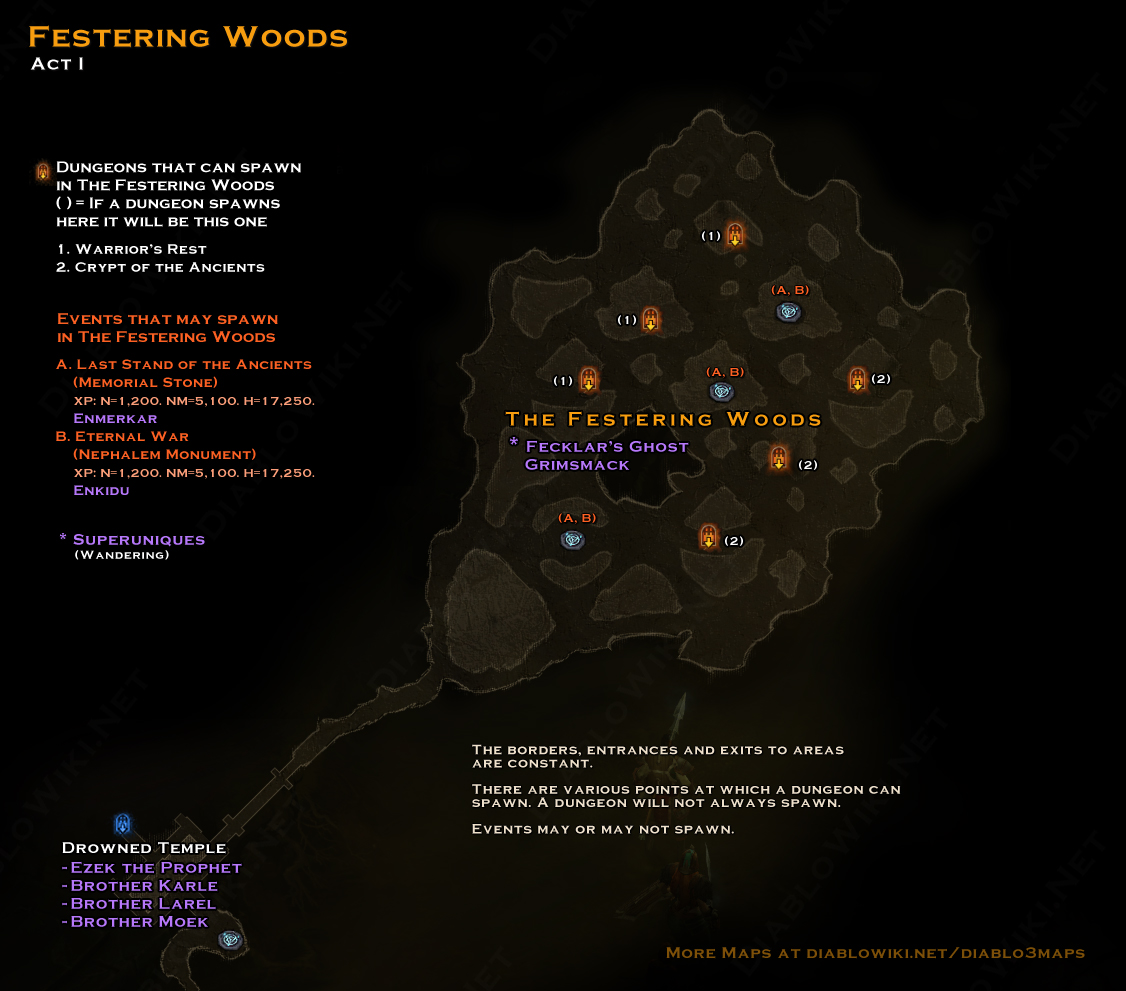The height and width of the screenshot is (991, 1126).
Task: Select the Grimsmack superunique label
Action: 576,464
